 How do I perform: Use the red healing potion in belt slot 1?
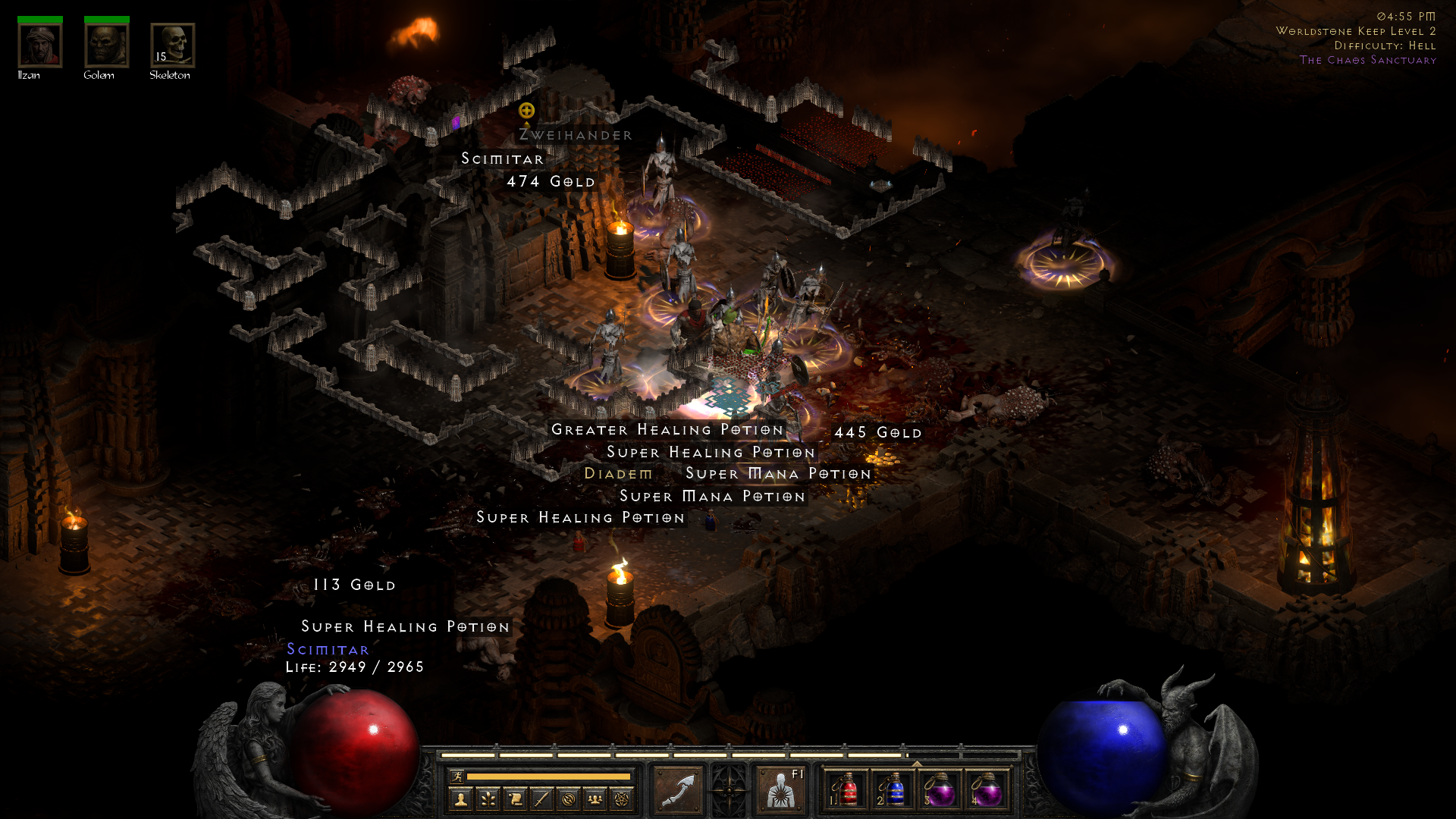tap(846, 790)
